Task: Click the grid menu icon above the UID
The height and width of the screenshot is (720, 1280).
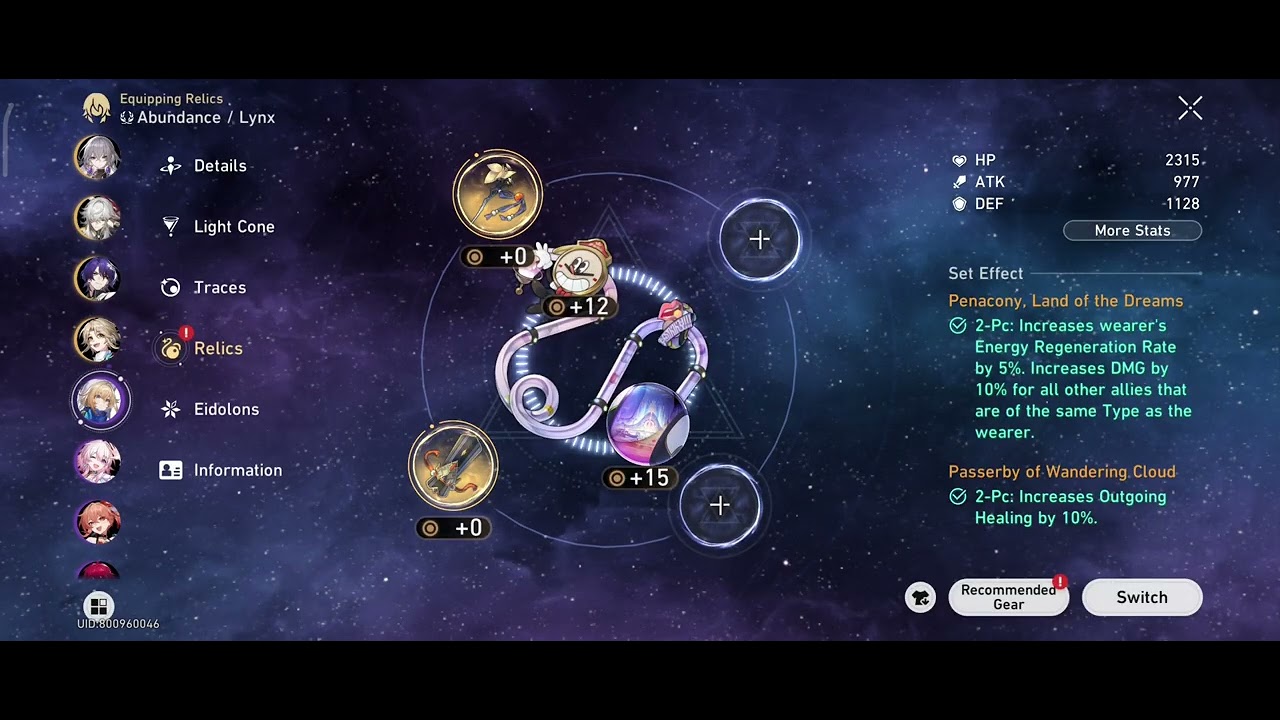Action: click(x=98, y=606)
